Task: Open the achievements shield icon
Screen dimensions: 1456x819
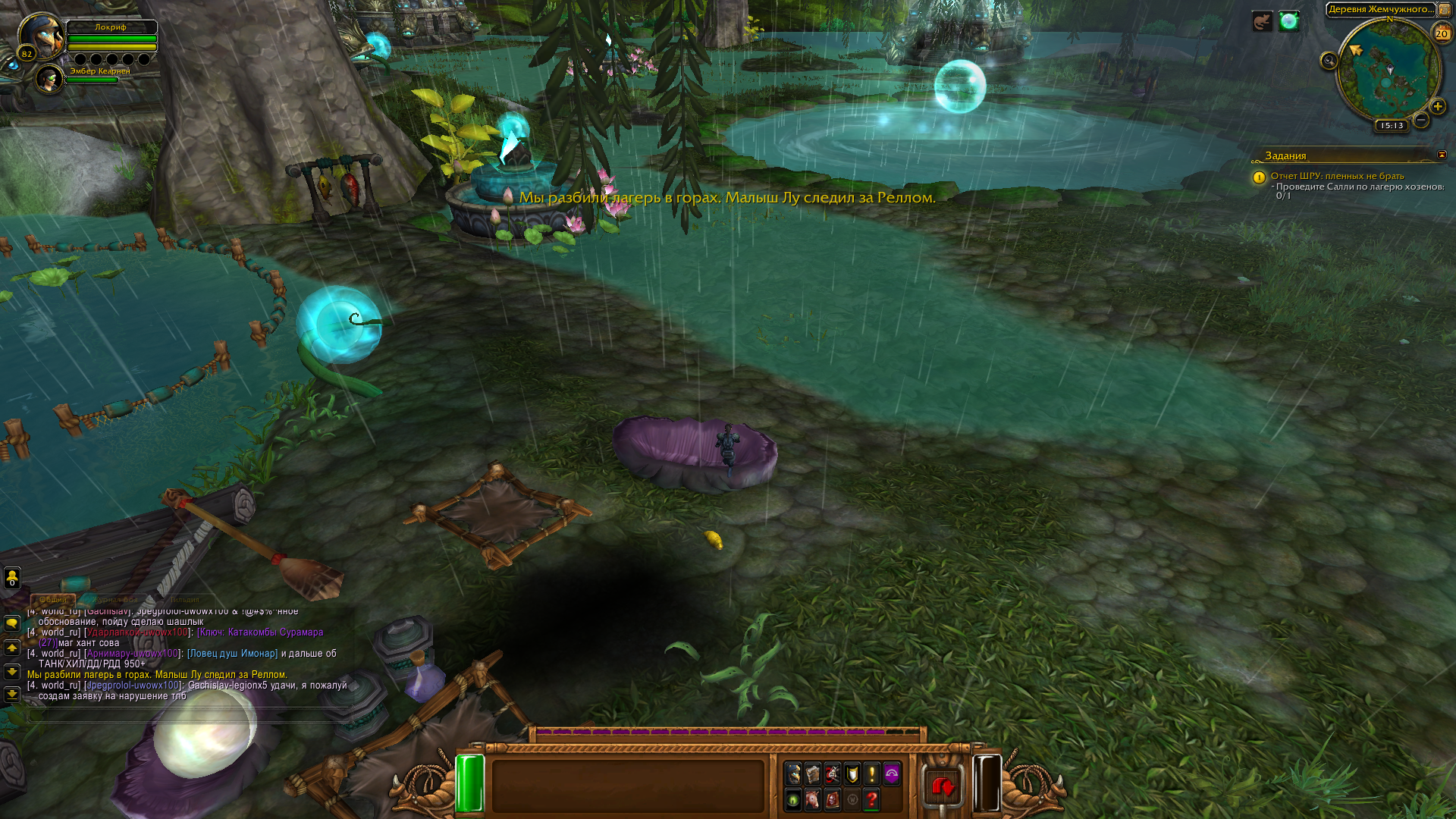Action: [x=852, y=773]
